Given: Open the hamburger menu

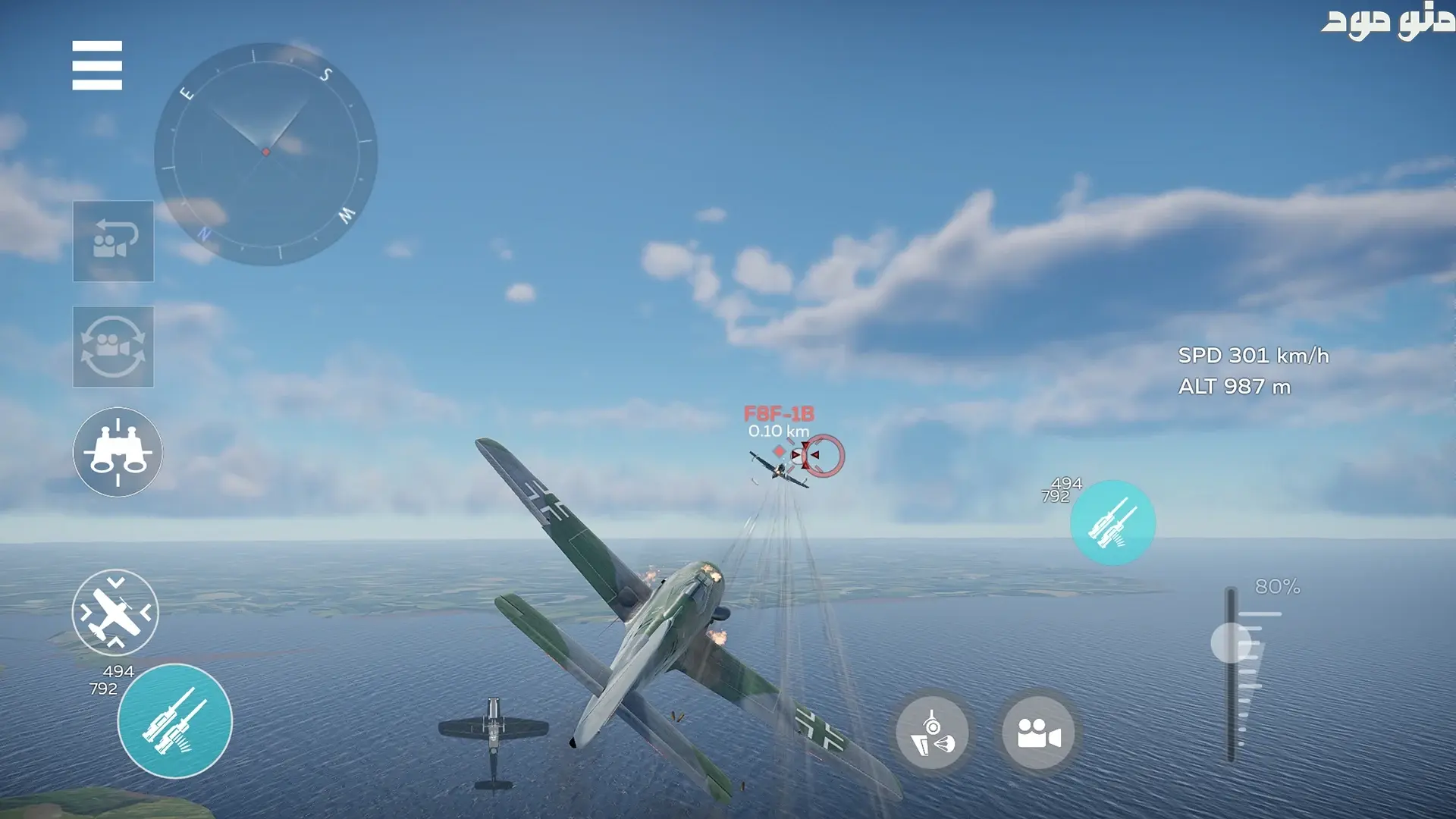Looking at the screenshot, I should click(x=97, y=65).
